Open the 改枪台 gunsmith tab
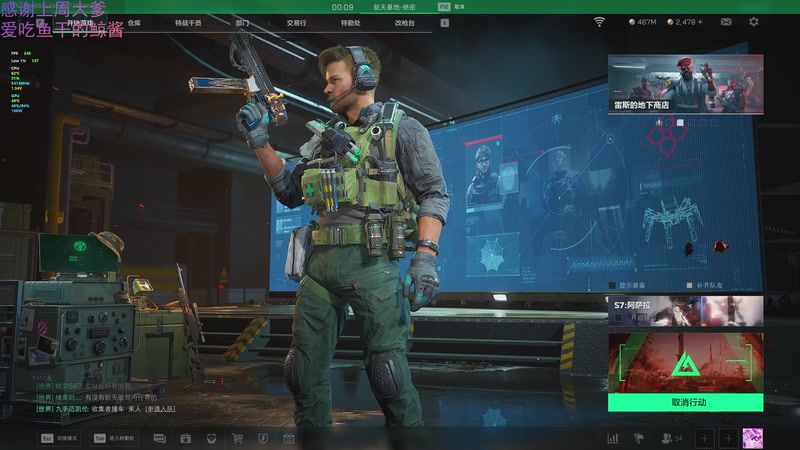 (x=404, y=21)
